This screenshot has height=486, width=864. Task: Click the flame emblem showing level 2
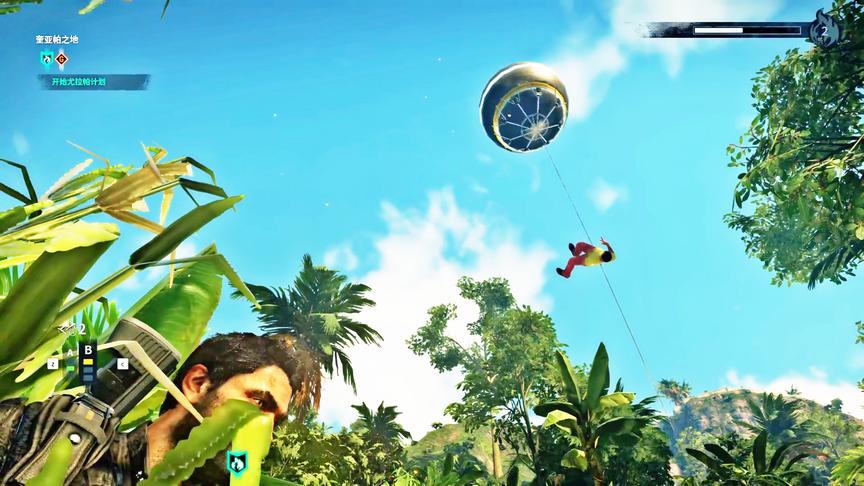click(824, 30)
